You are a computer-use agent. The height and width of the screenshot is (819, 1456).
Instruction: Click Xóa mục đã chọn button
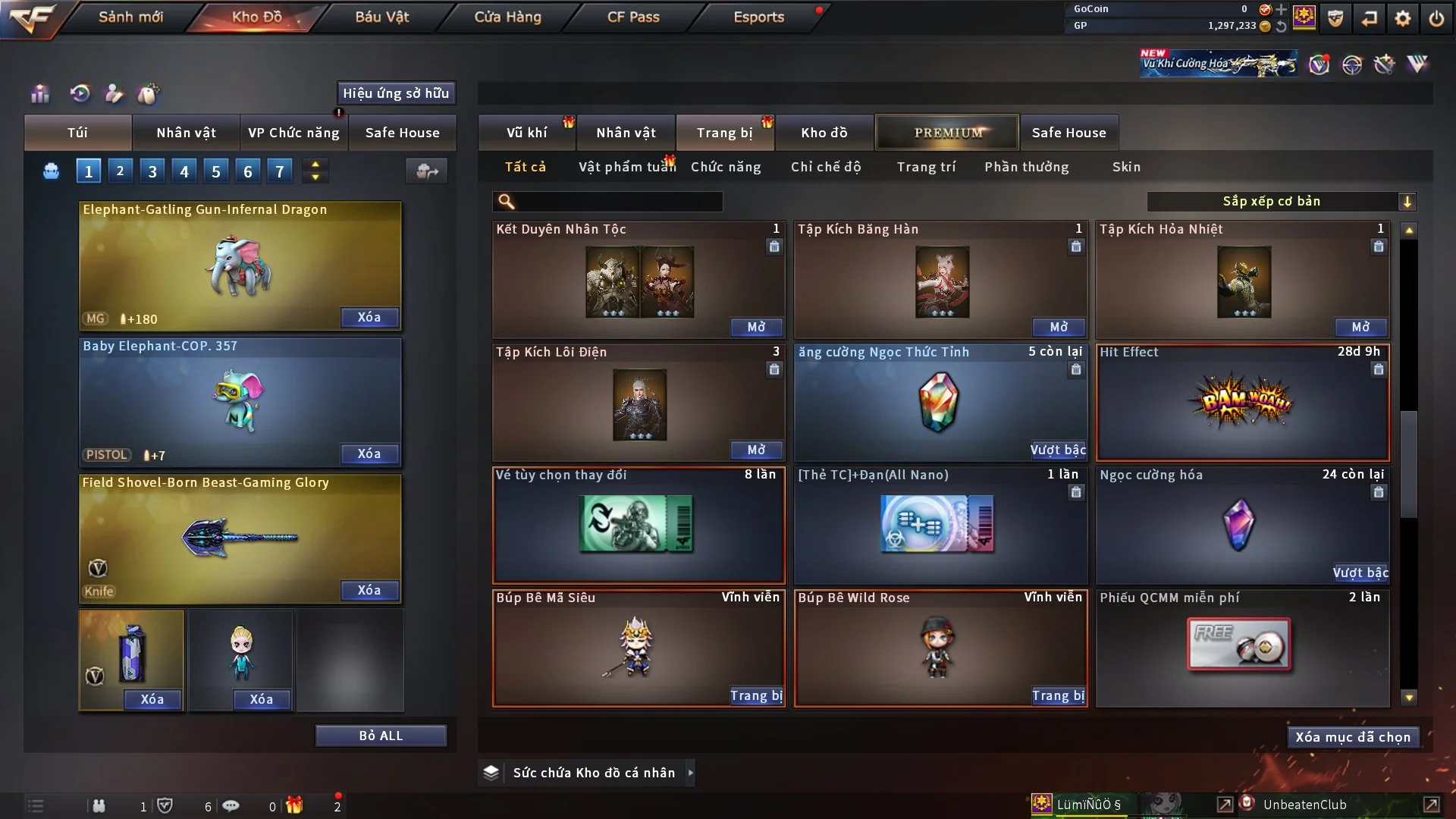(x=1352, y=737)
